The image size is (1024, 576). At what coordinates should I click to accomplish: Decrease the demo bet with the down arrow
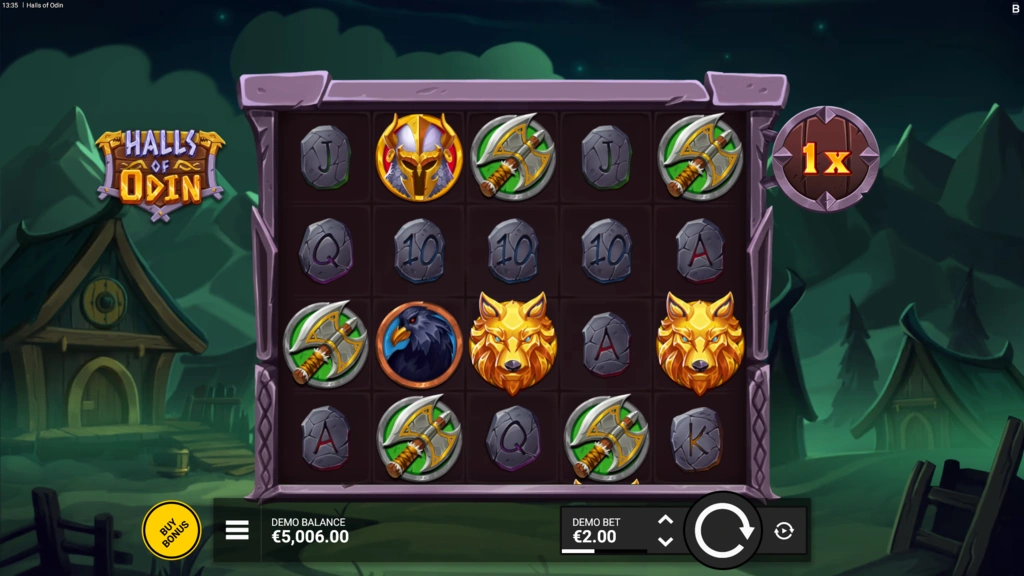tap(665, 541)
